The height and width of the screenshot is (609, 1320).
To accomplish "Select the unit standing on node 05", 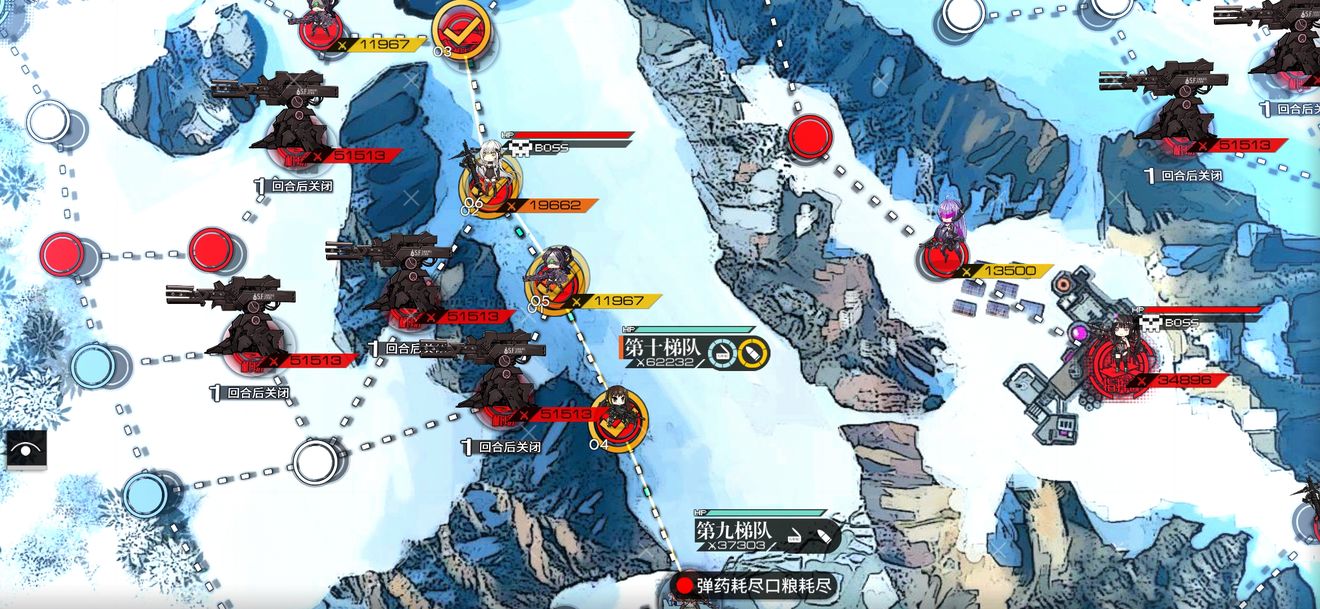I will 552,277.
